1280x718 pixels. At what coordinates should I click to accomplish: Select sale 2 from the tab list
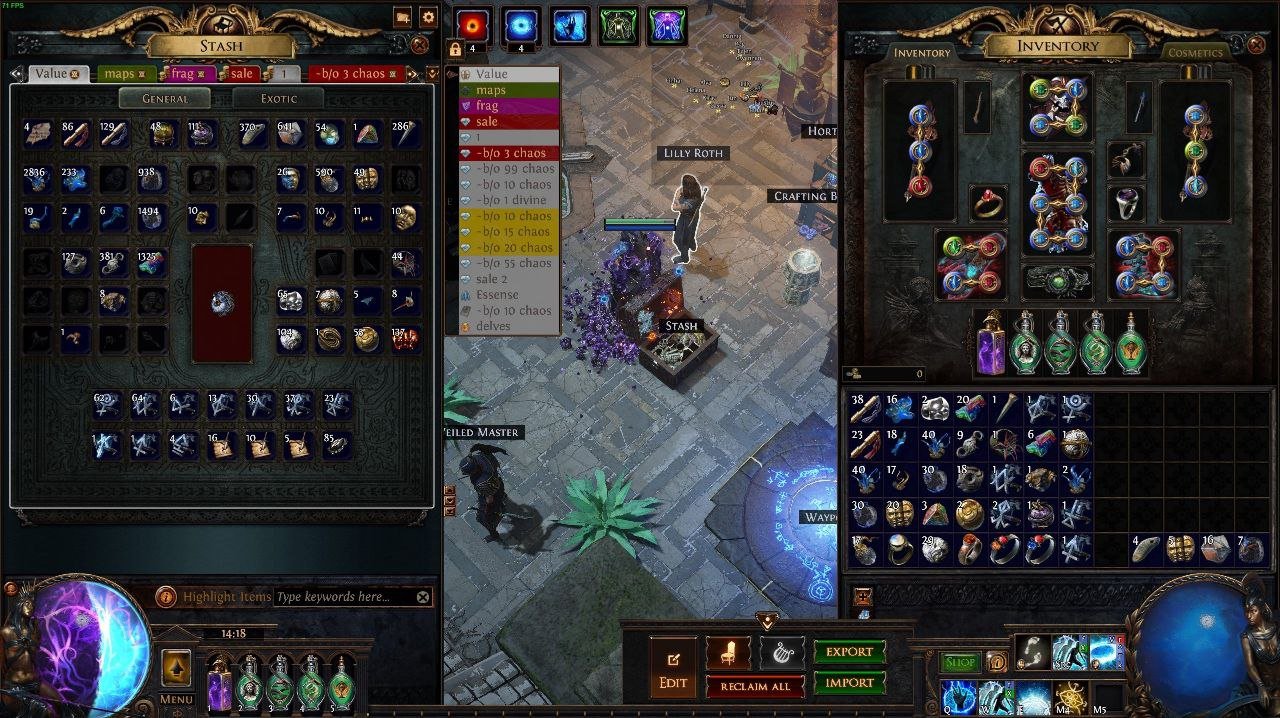[491, 279]
